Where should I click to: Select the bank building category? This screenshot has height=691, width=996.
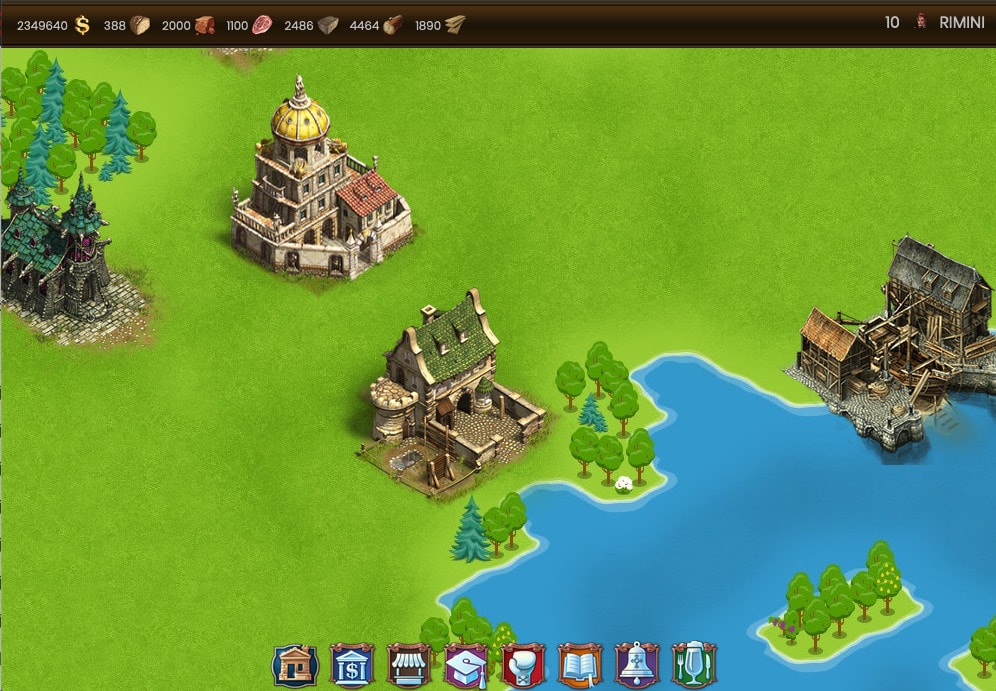(x=352, y=665)
